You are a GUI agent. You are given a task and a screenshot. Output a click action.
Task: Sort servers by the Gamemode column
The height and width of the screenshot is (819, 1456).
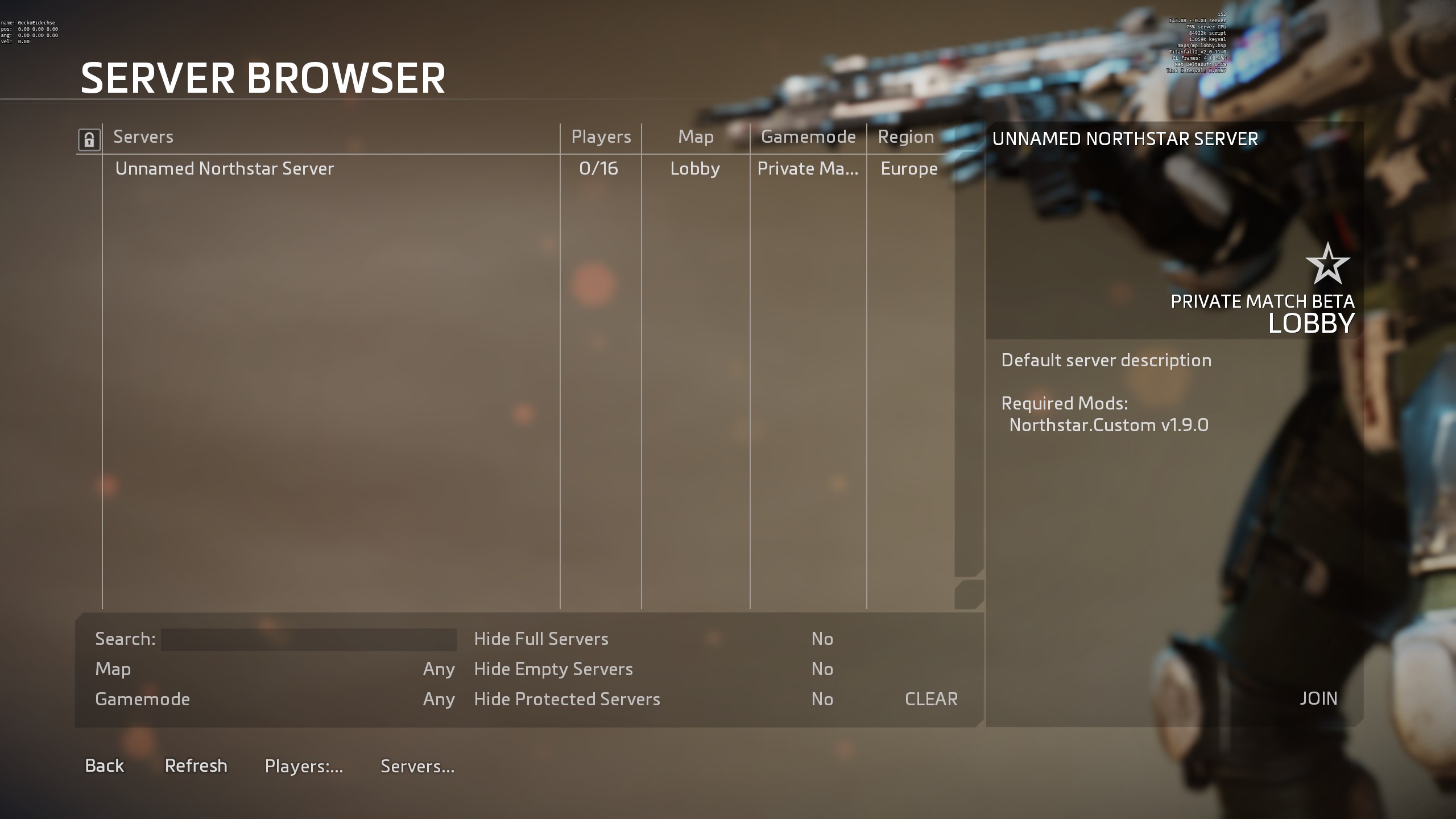[x=807, y=136]
